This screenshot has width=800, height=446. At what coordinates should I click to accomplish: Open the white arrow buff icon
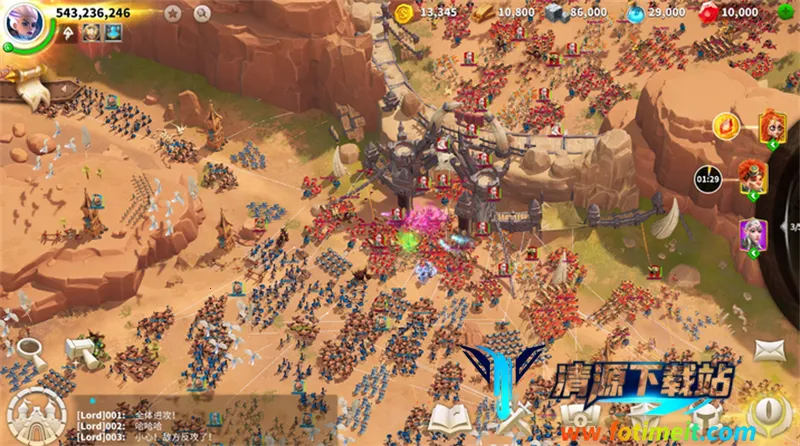pyautogui.click(x=69, y=33)
